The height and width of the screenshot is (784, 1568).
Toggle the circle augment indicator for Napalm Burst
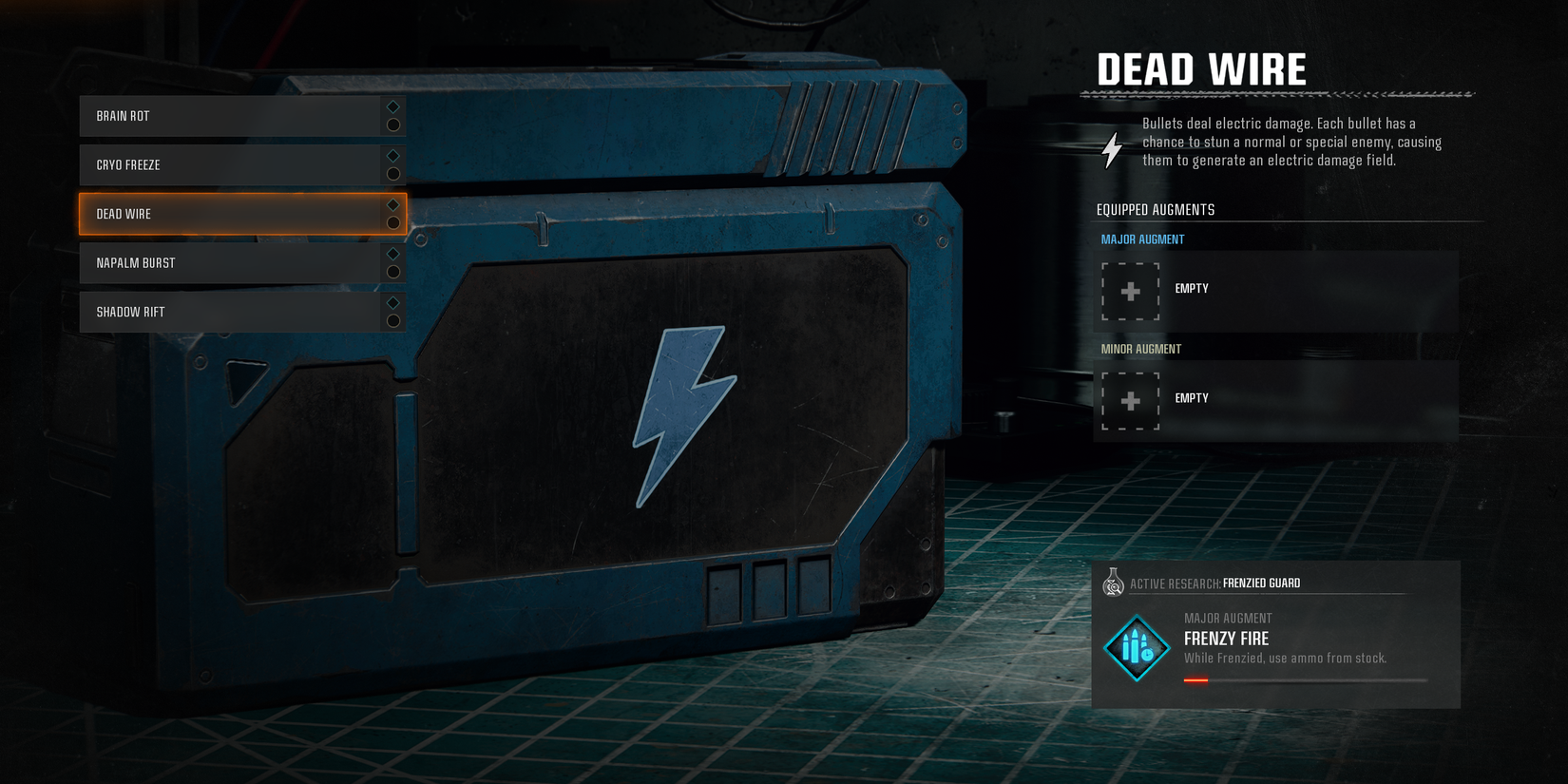tap(392, 271)
